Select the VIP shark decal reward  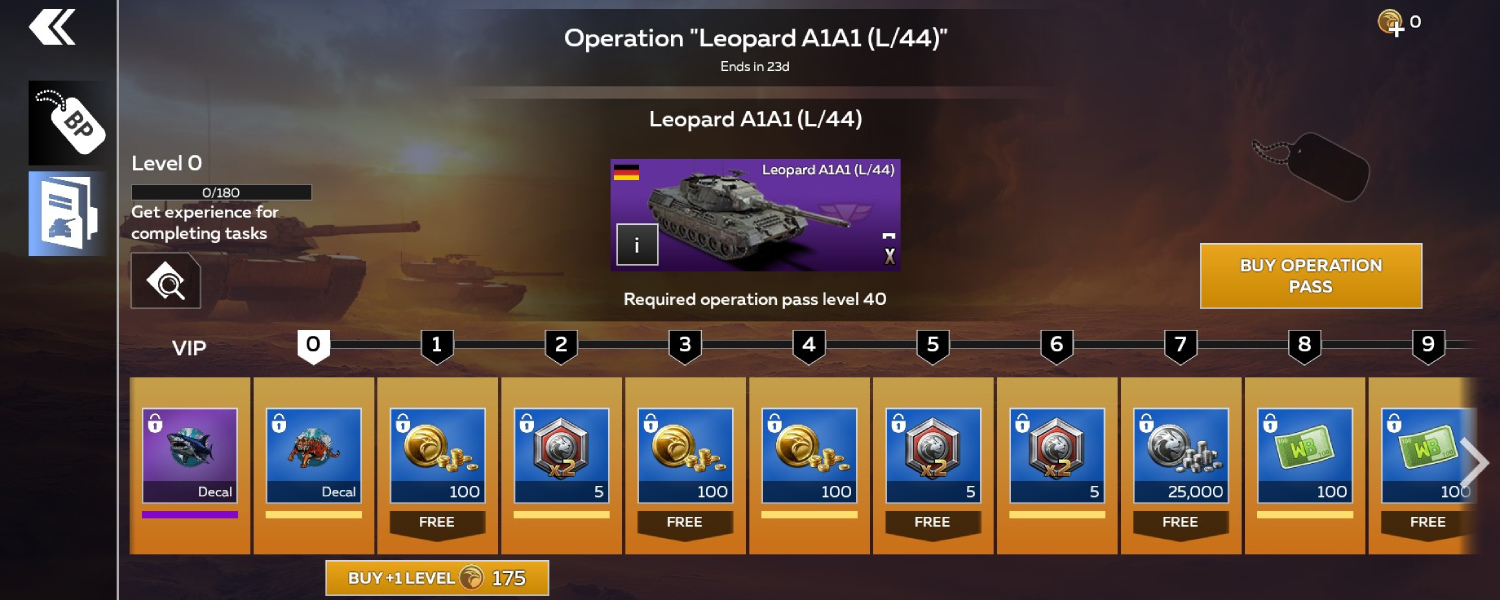(190, 455)
